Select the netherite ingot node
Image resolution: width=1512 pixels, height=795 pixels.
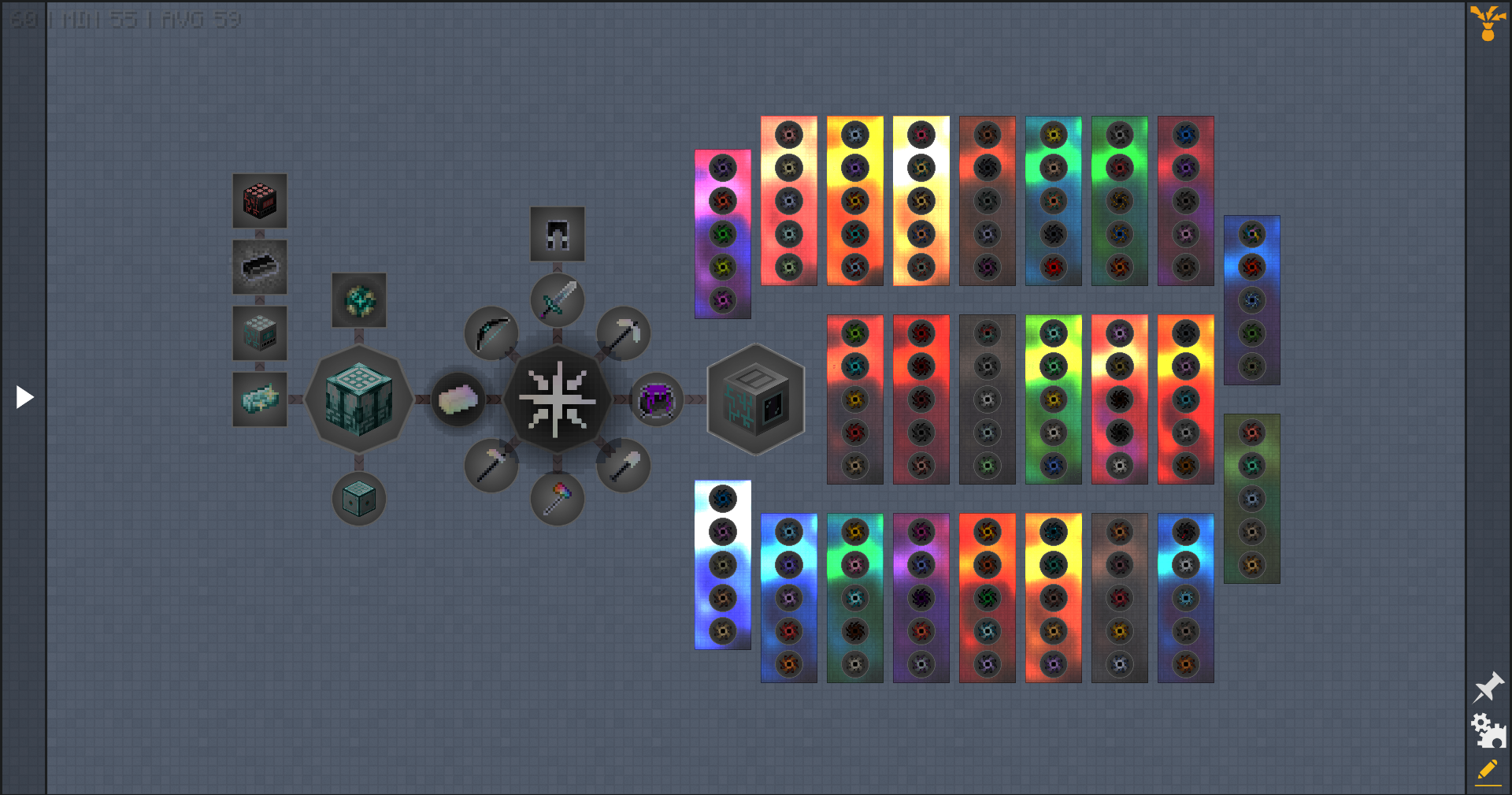tap(260, 266)
